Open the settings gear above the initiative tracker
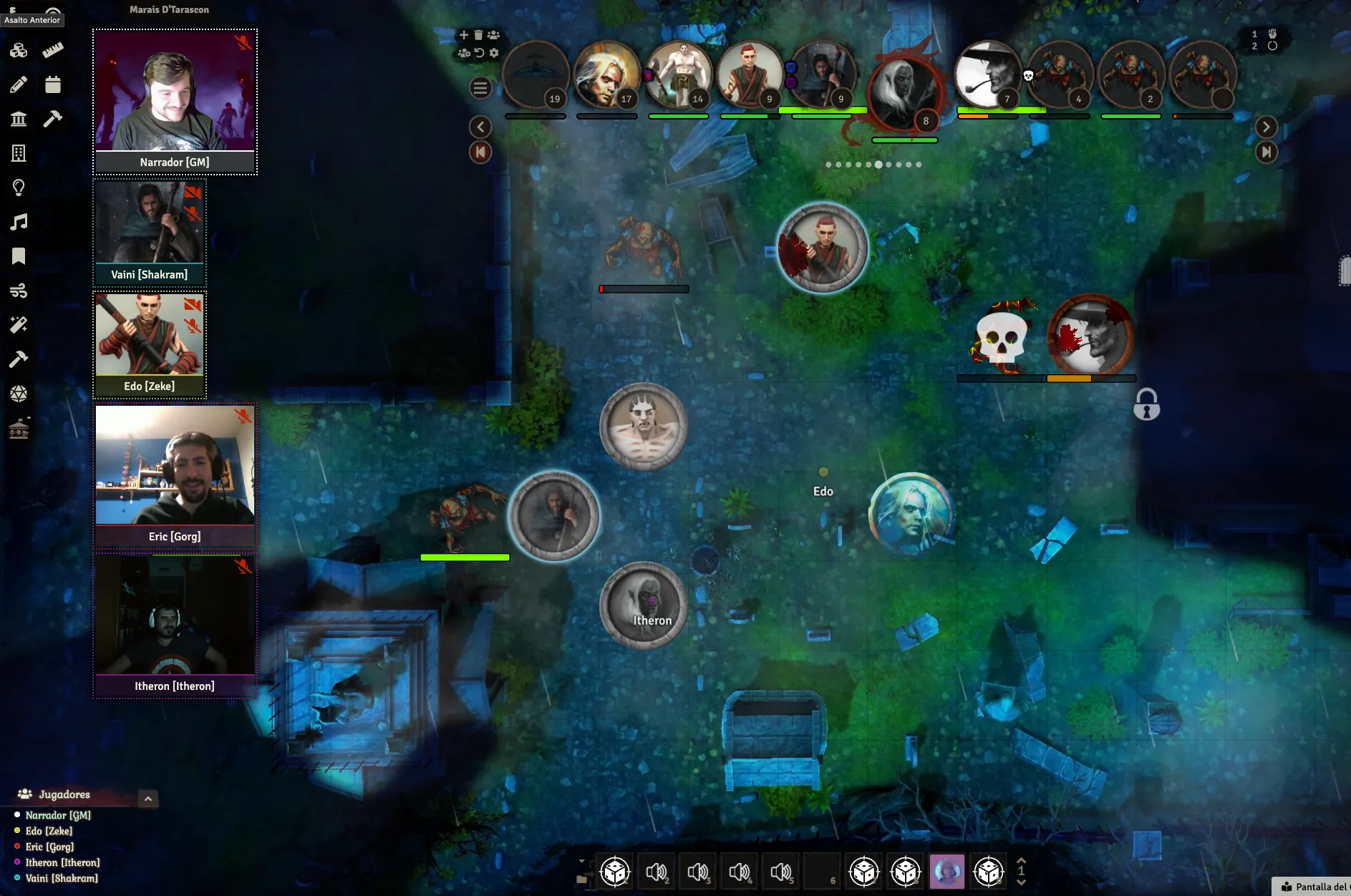Screen dimensions: 1351x896 (x=494, y=52)
